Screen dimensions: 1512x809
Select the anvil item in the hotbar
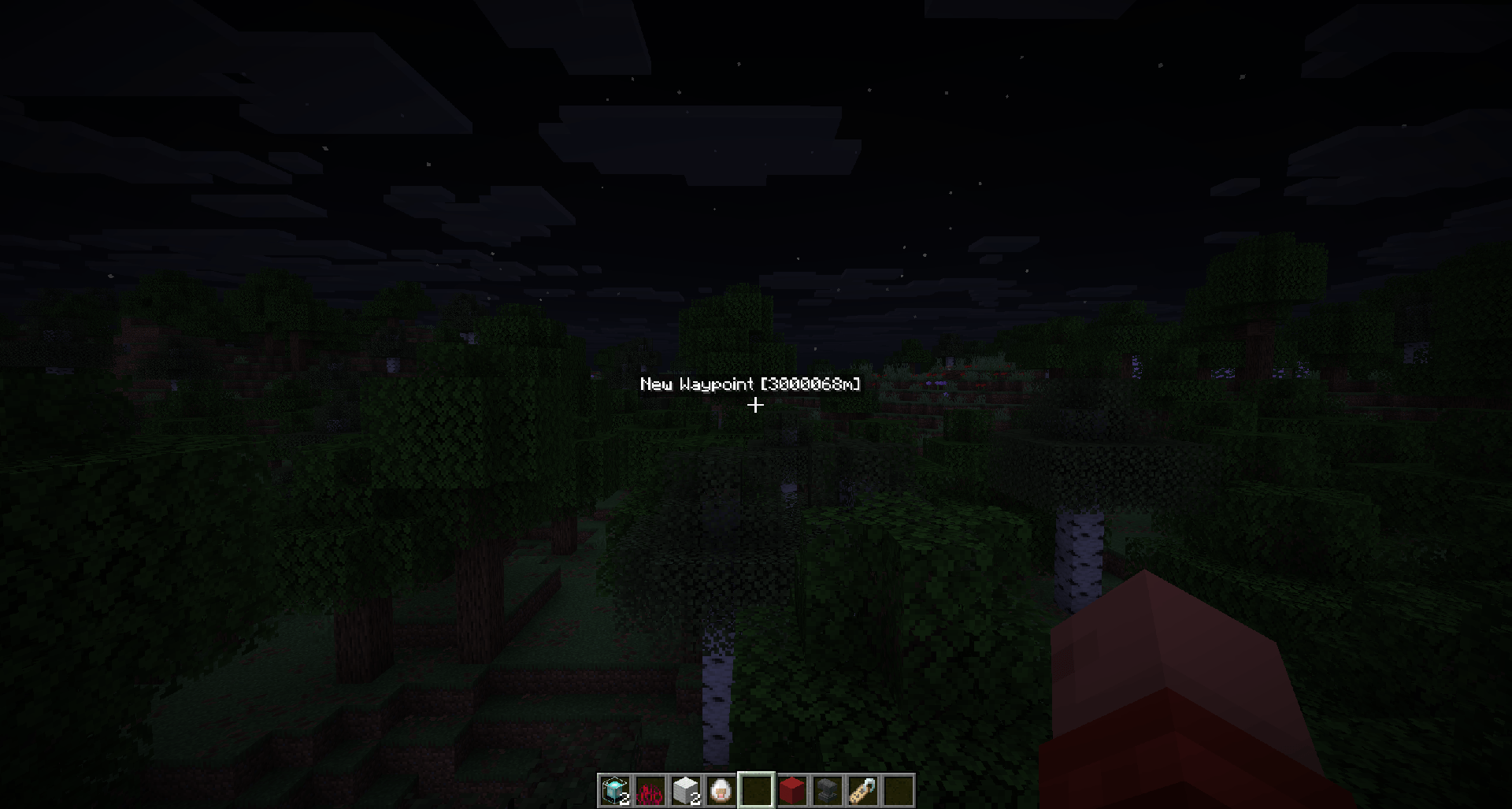pyautogui.click(x=828, y=790)
